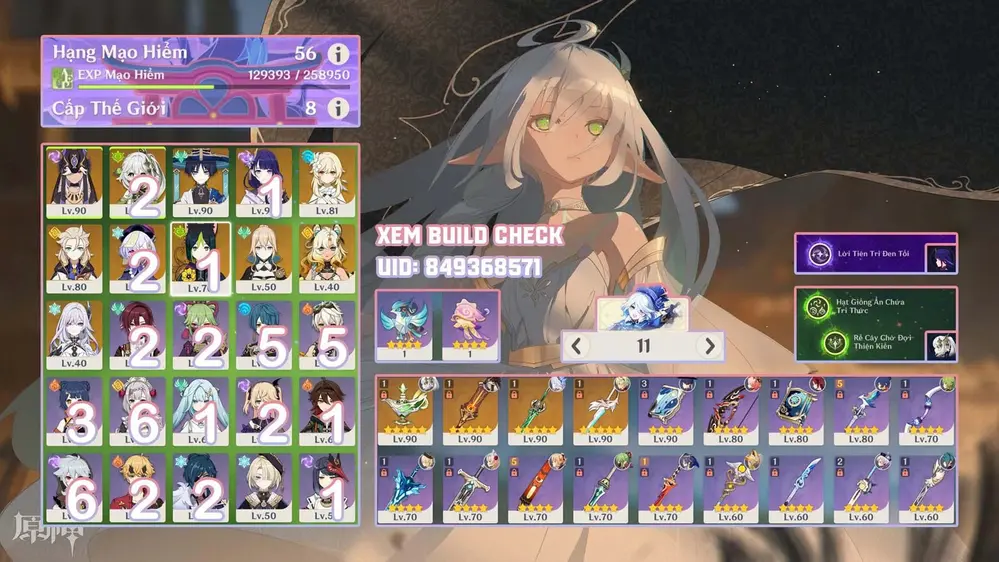The image size is (999, 562).
Task: Advance to the next page with the right arrow
Action: click(x=709, y=347)
